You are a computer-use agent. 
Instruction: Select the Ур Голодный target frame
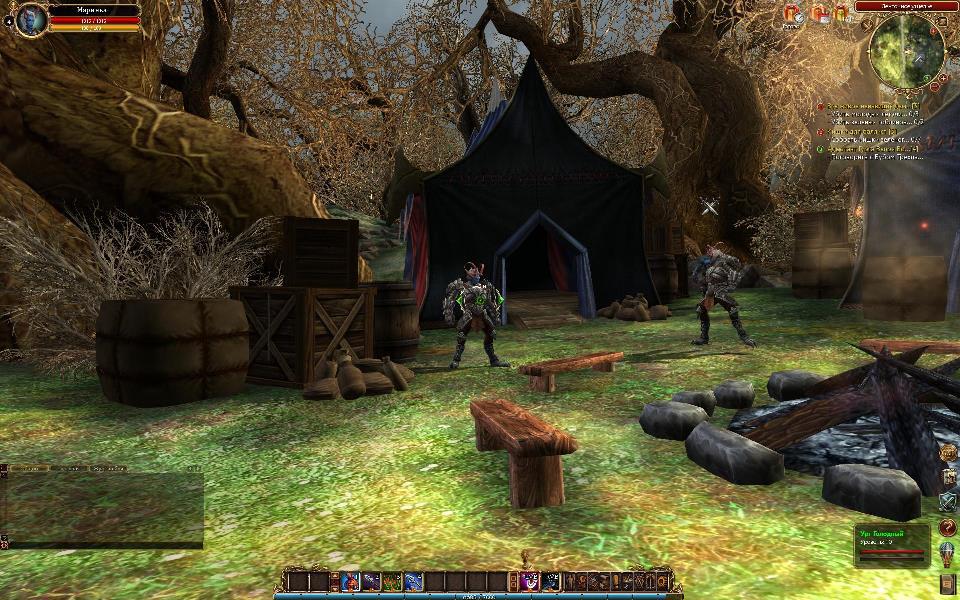tap(891, 546)
